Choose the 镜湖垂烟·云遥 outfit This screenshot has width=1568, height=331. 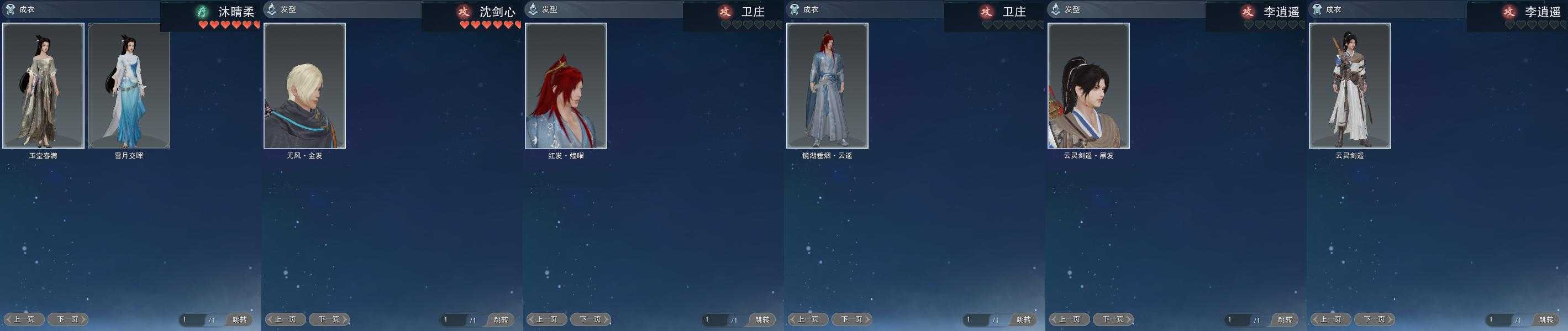pyautogui.click(x=827, y=86)
